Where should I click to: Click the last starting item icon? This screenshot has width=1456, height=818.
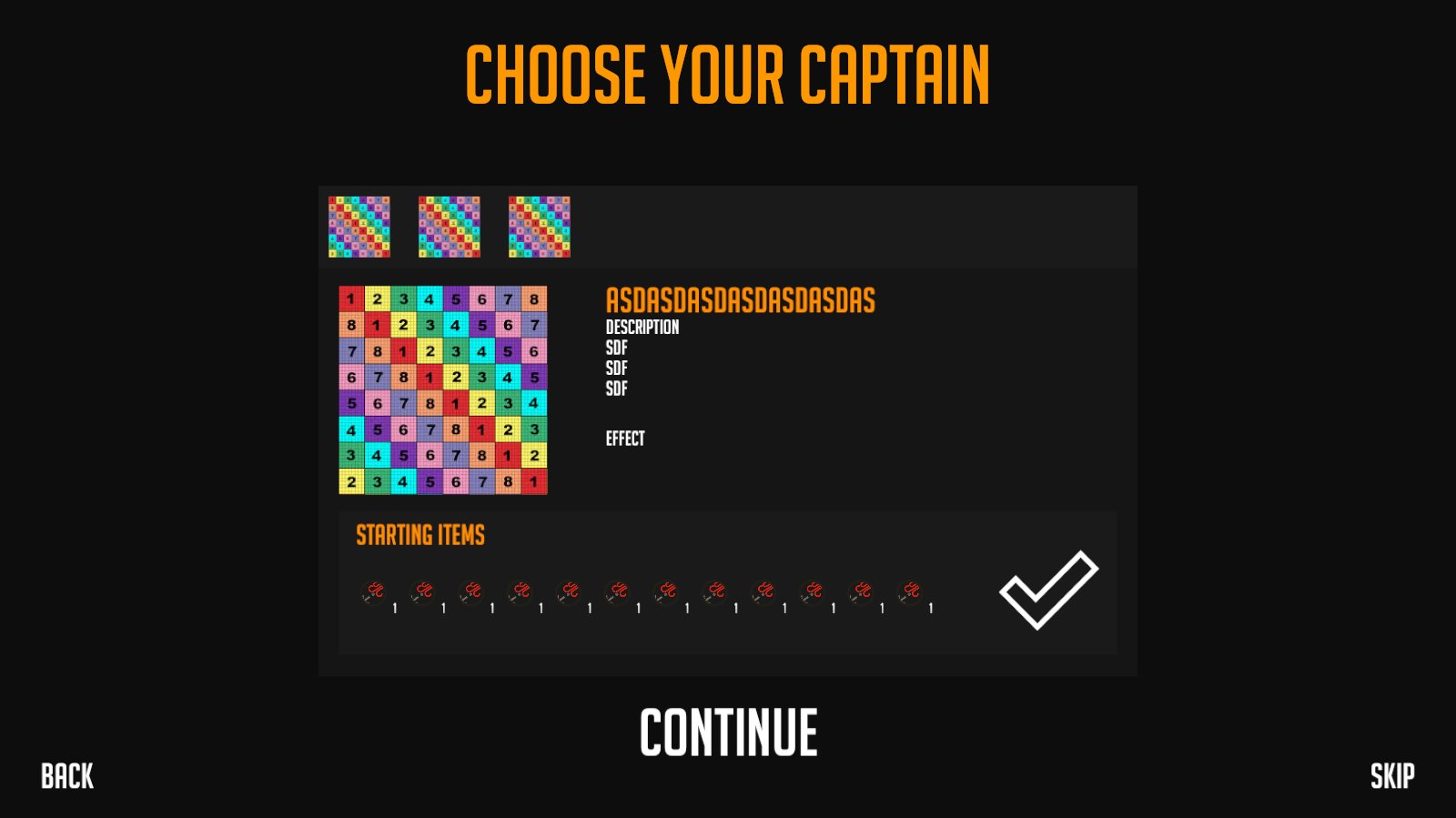908,591
